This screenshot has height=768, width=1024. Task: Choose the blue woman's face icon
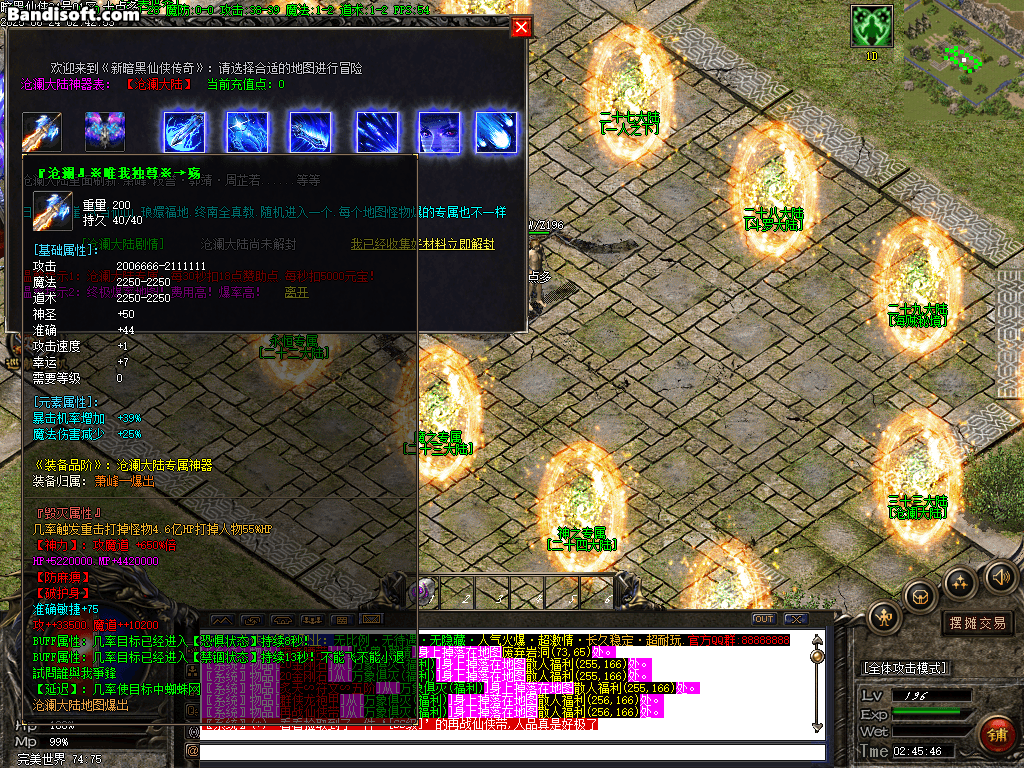point(438,132)
